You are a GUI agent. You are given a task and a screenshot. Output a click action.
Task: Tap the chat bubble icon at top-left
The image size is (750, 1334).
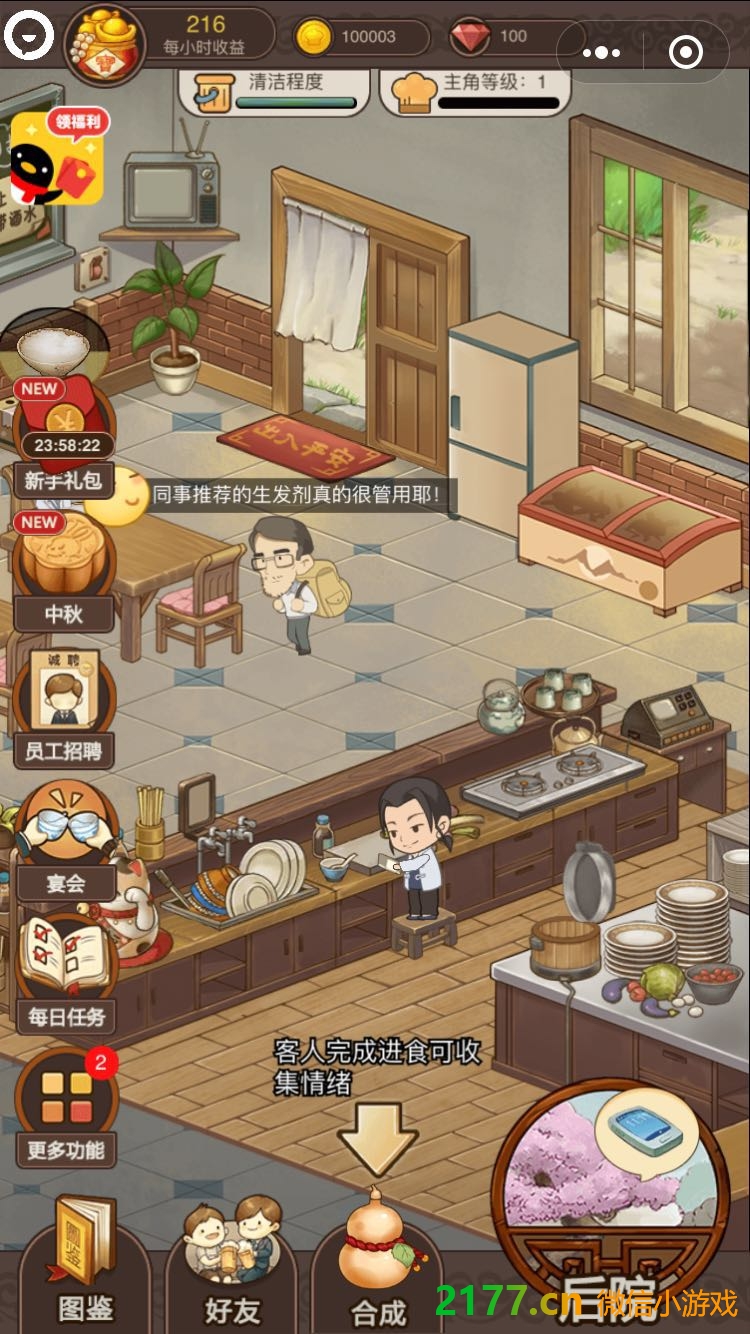tap(28, 37)
